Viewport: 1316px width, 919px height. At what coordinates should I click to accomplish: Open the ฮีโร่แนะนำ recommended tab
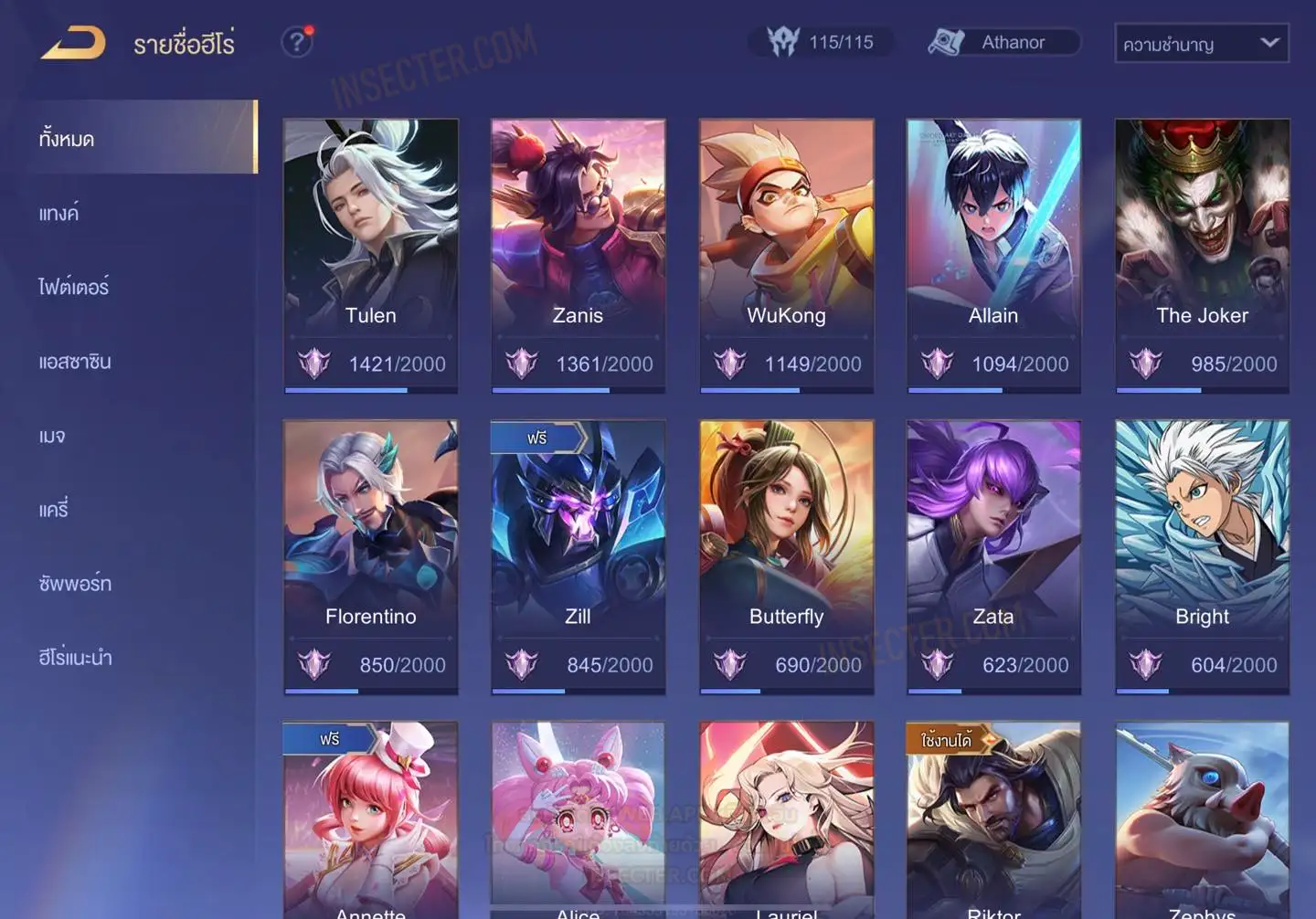point(75,658)
